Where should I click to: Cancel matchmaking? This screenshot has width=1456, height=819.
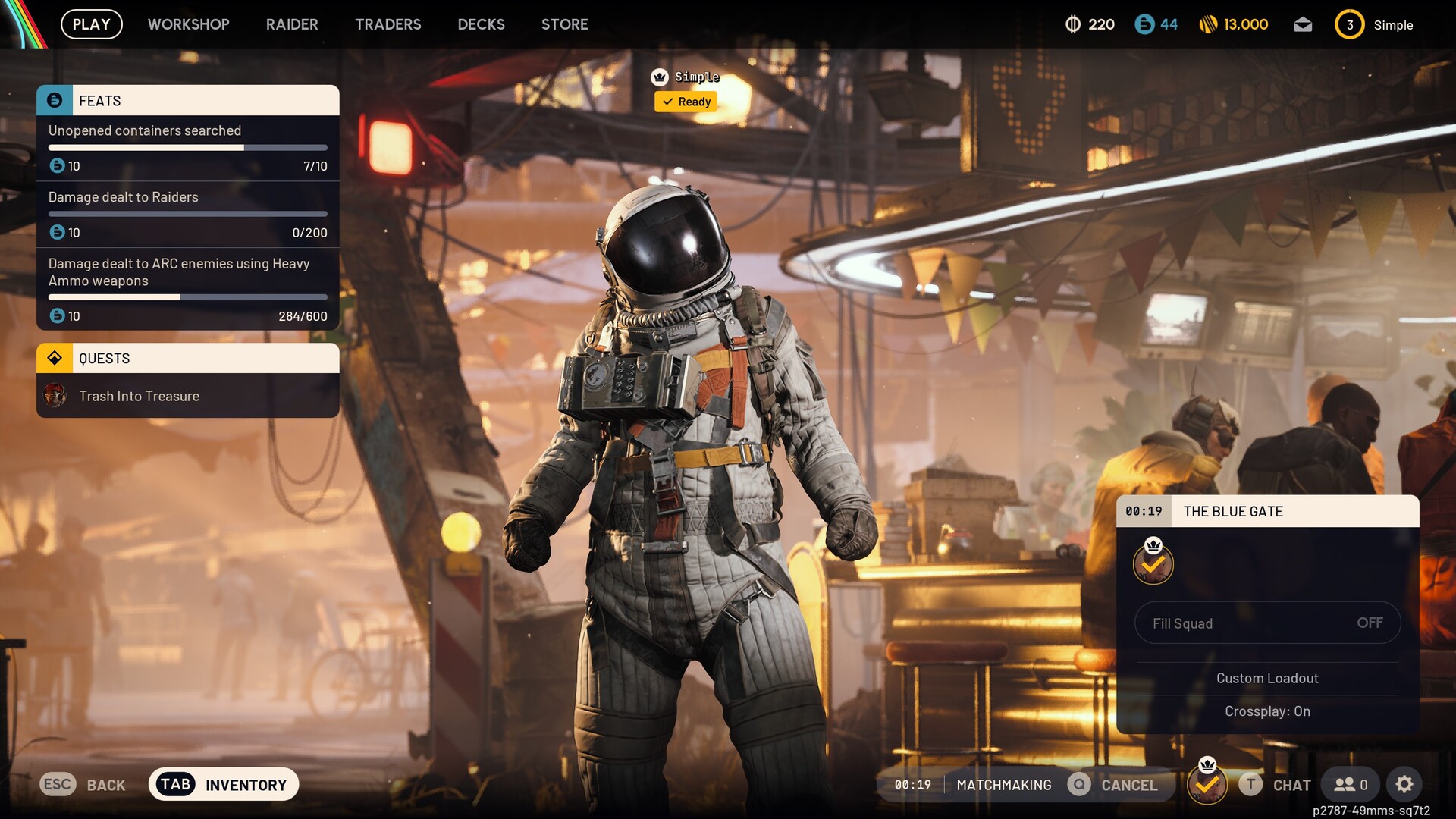click(1113, 785)
